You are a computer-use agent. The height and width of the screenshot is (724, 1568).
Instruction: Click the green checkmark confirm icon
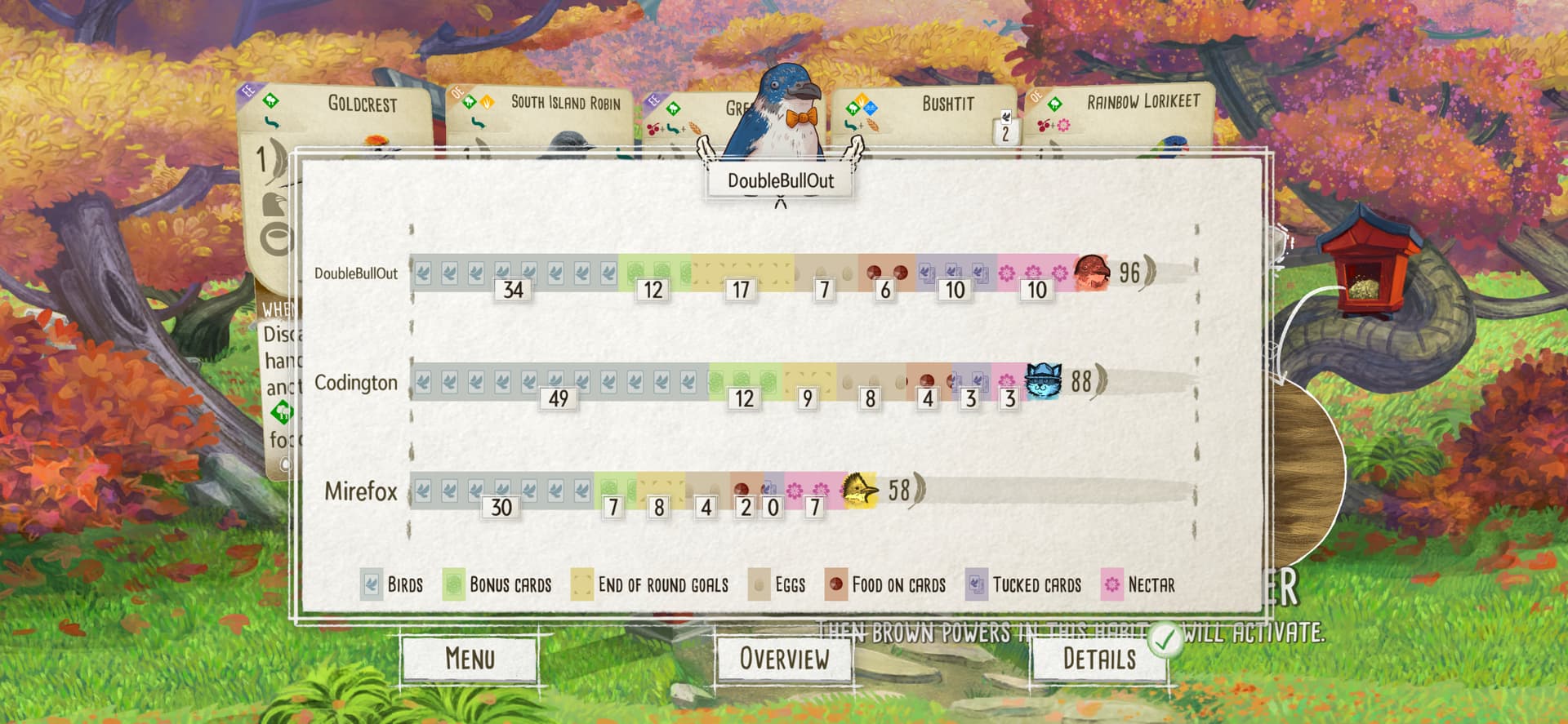[x=1165, y=640]
